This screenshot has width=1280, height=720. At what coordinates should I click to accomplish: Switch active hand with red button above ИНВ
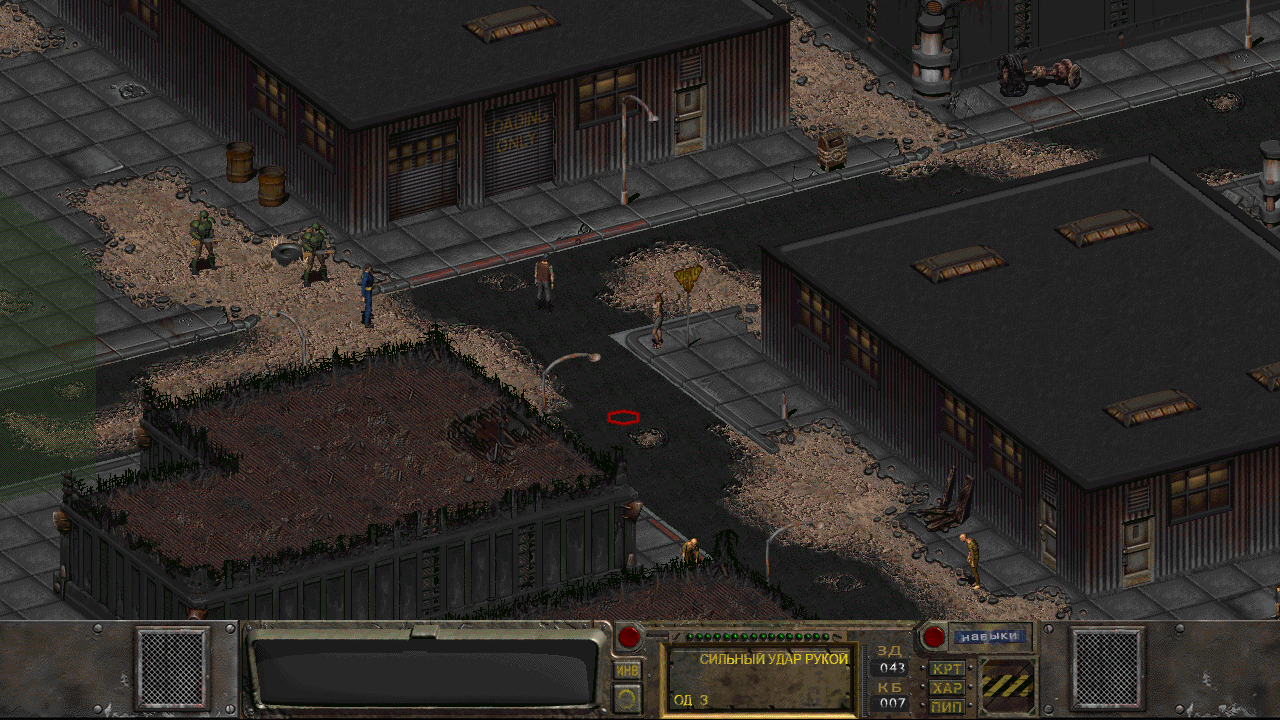pyautogui.click(x=629, y=637)
